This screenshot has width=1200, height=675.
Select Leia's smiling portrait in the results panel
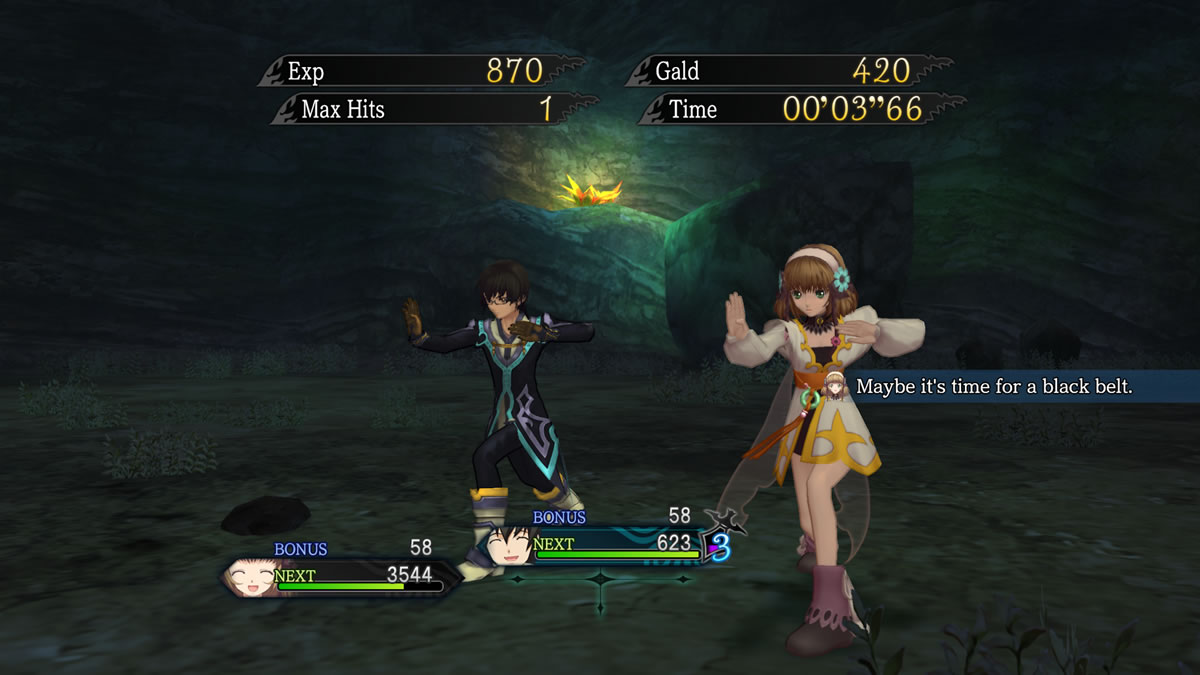coord(250,577)
